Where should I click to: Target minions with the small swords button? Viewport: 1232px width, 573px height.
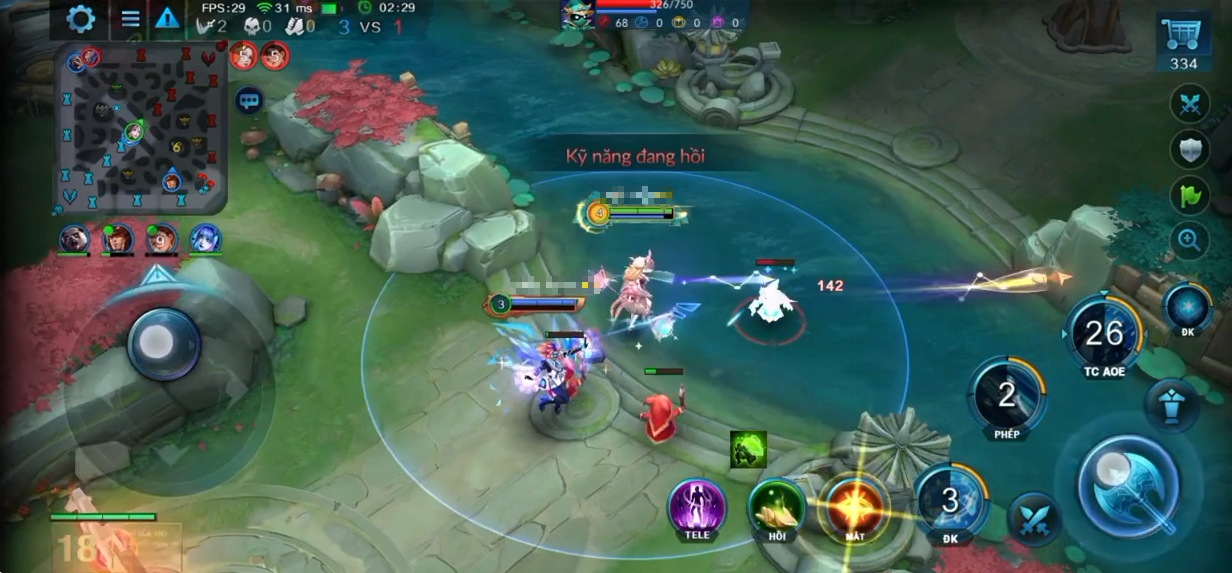coord(1034,519)
